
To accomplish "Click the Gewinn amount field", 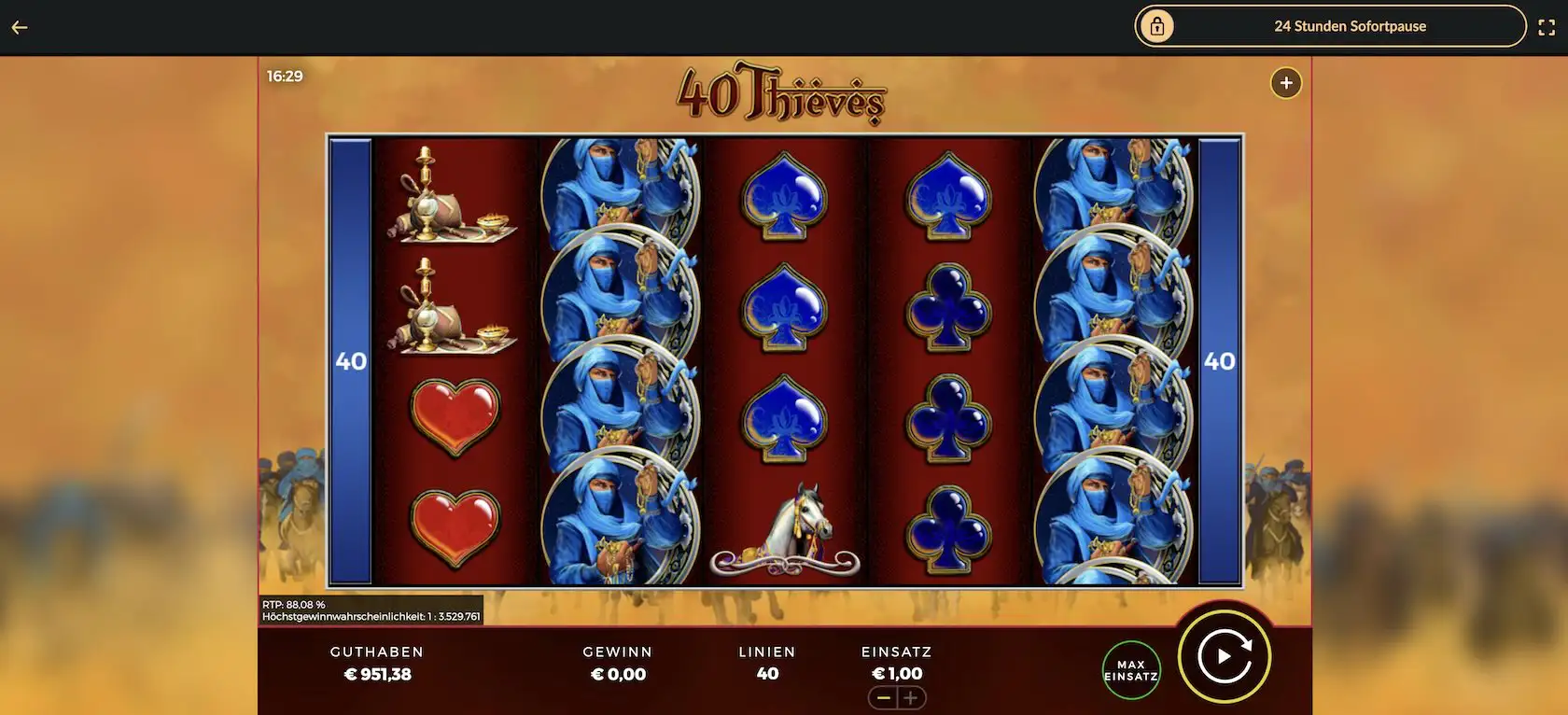I will [618, 663].
